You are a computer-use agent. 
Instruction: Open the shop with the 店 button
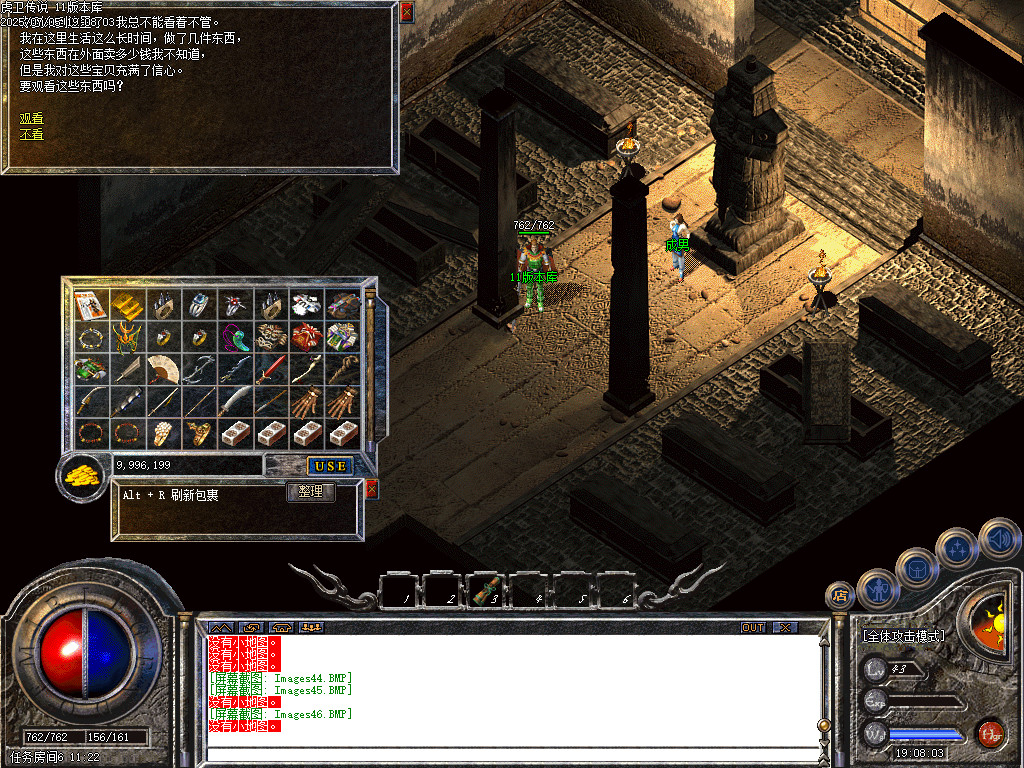point(838,596)
